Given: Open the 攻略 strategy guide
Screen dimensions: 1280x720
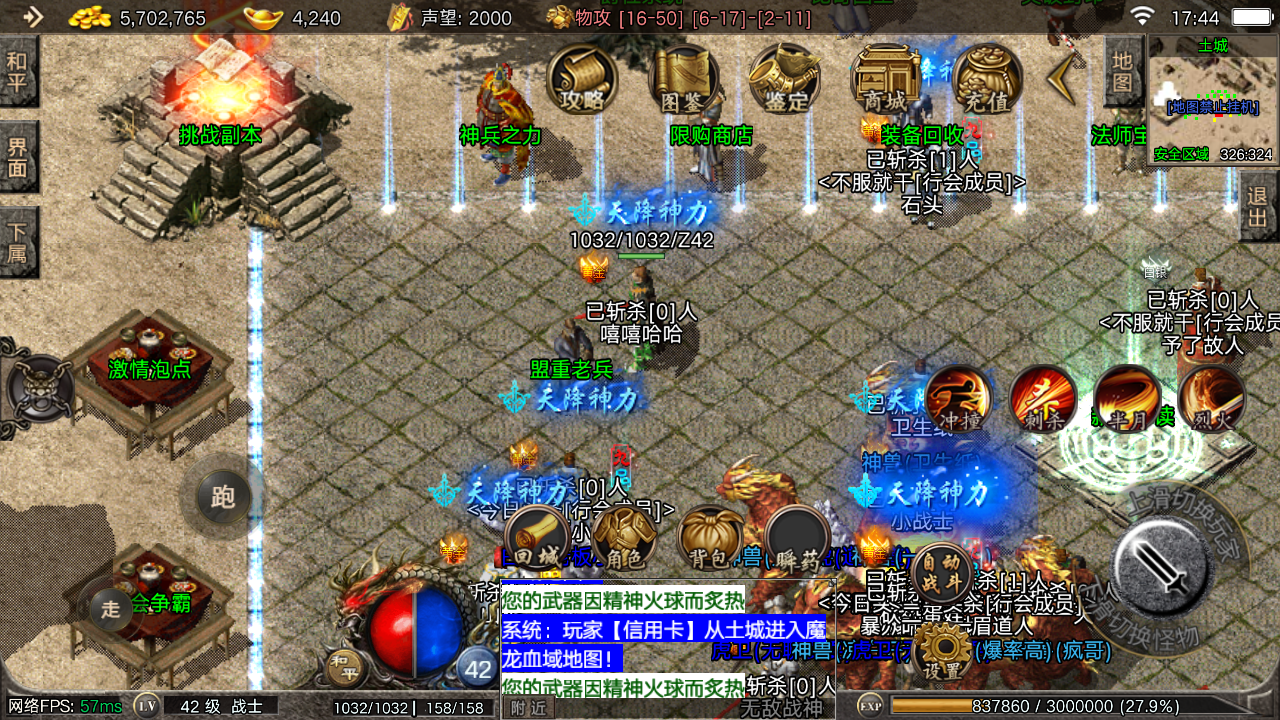Looking at the screenshot, I should [x=582, y=78].
